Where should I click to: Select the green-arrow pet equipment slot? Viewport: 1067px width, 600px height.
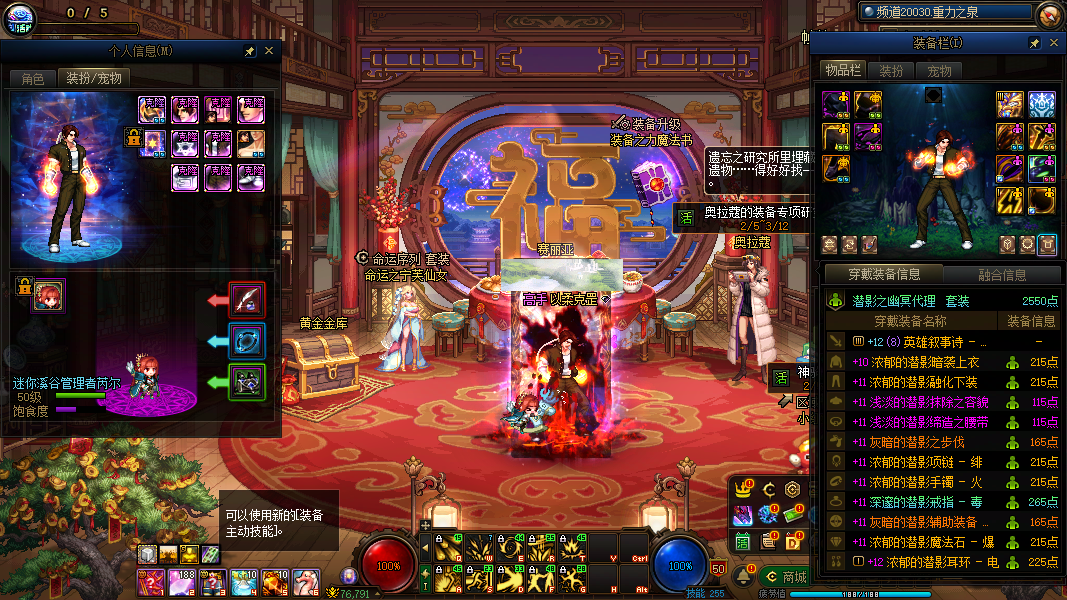click(246, 382)
